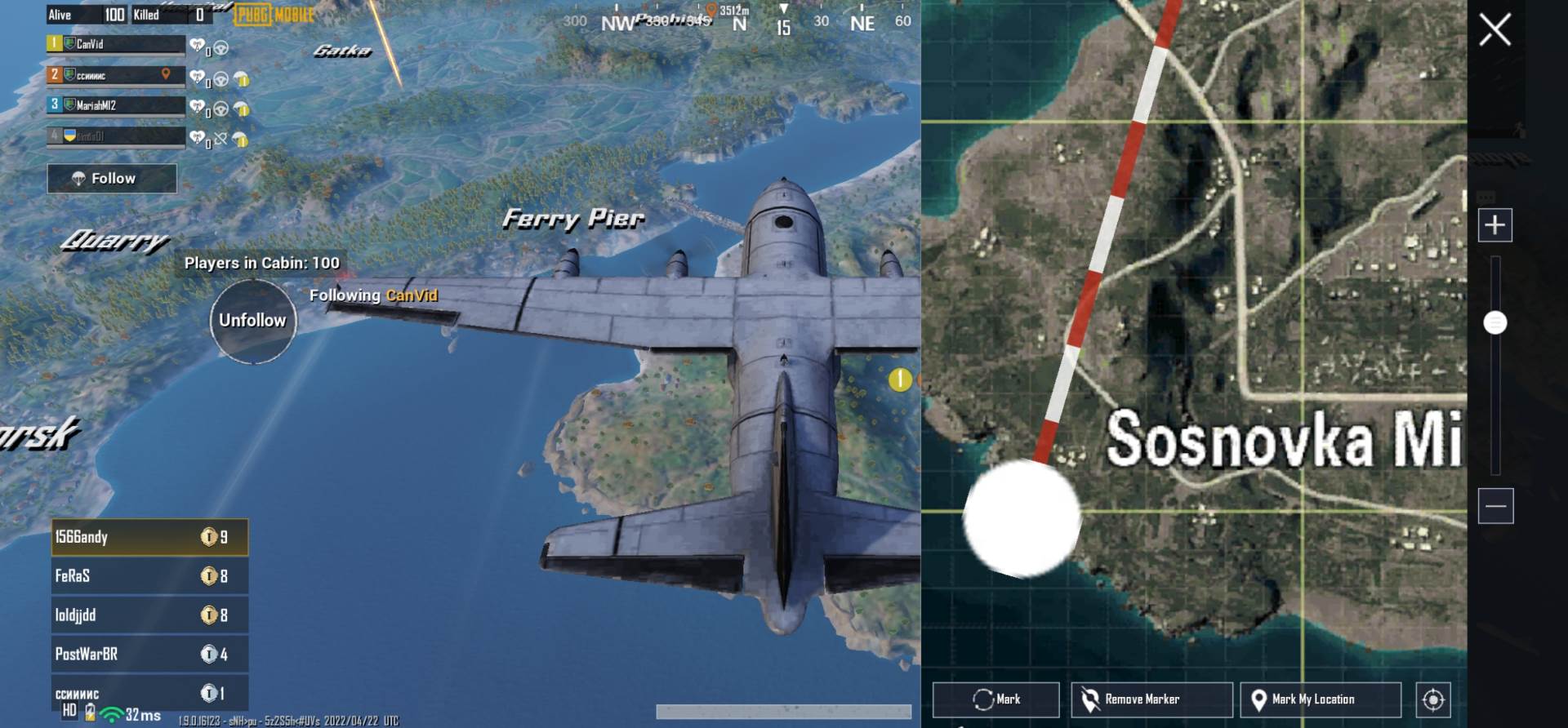
Task: Click the heart signal icon next to CanVid
Action: pyautogui.click(x=194, y=45)
